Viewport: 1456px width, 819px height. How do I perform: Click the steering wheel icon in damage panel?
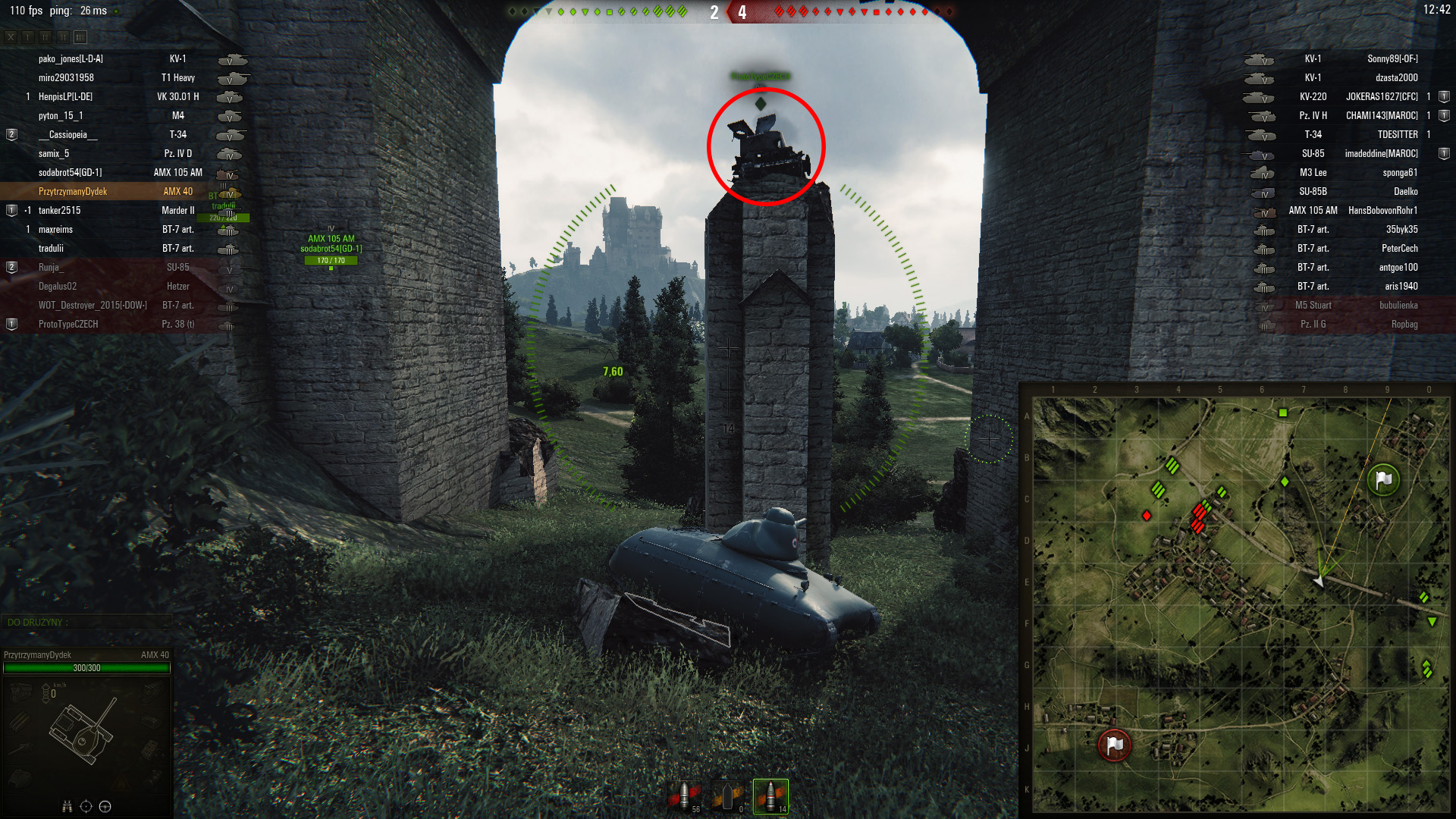[105, 806]
